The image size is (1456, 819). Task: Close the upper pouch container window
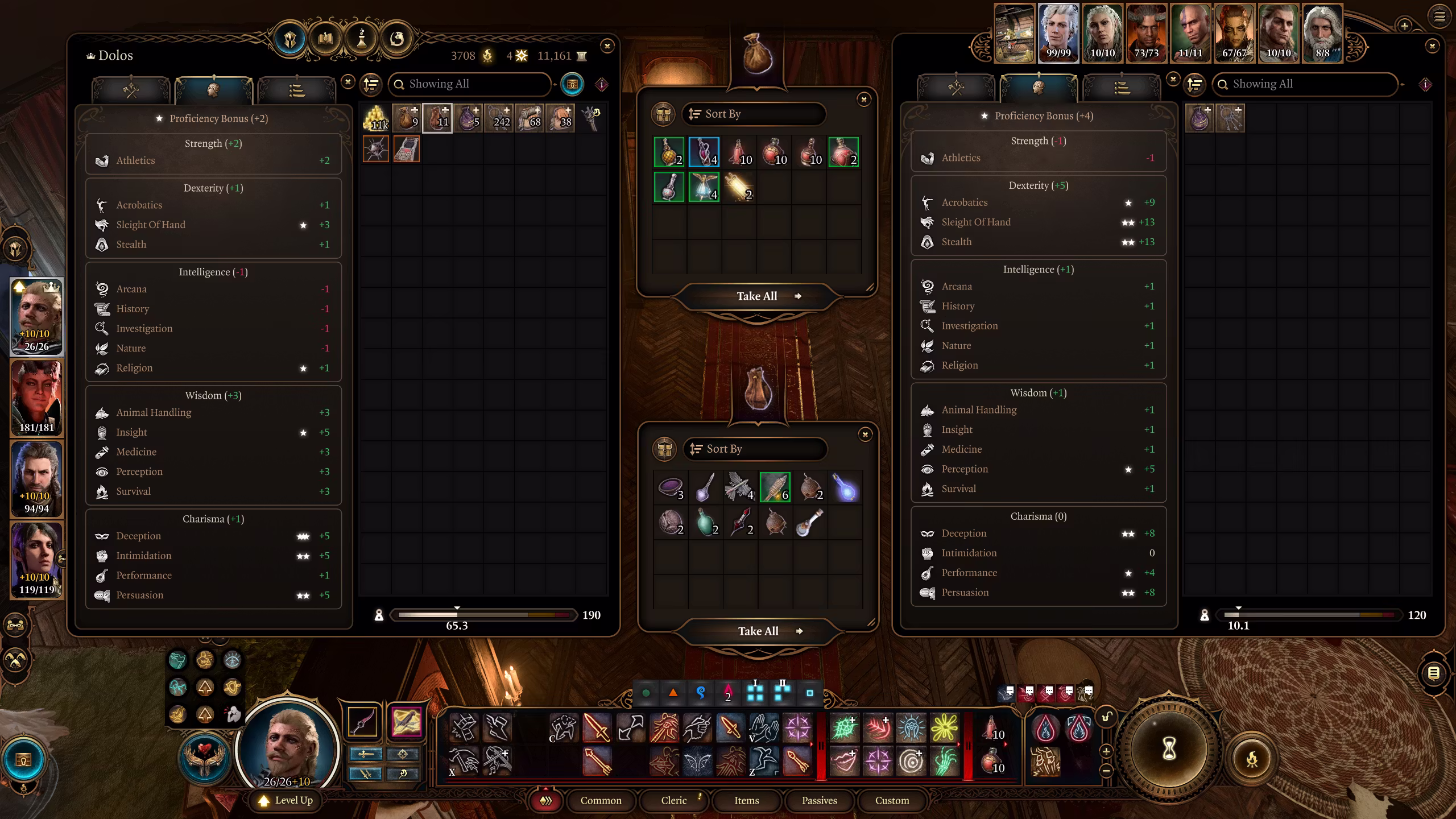click(x=863, y=100)
